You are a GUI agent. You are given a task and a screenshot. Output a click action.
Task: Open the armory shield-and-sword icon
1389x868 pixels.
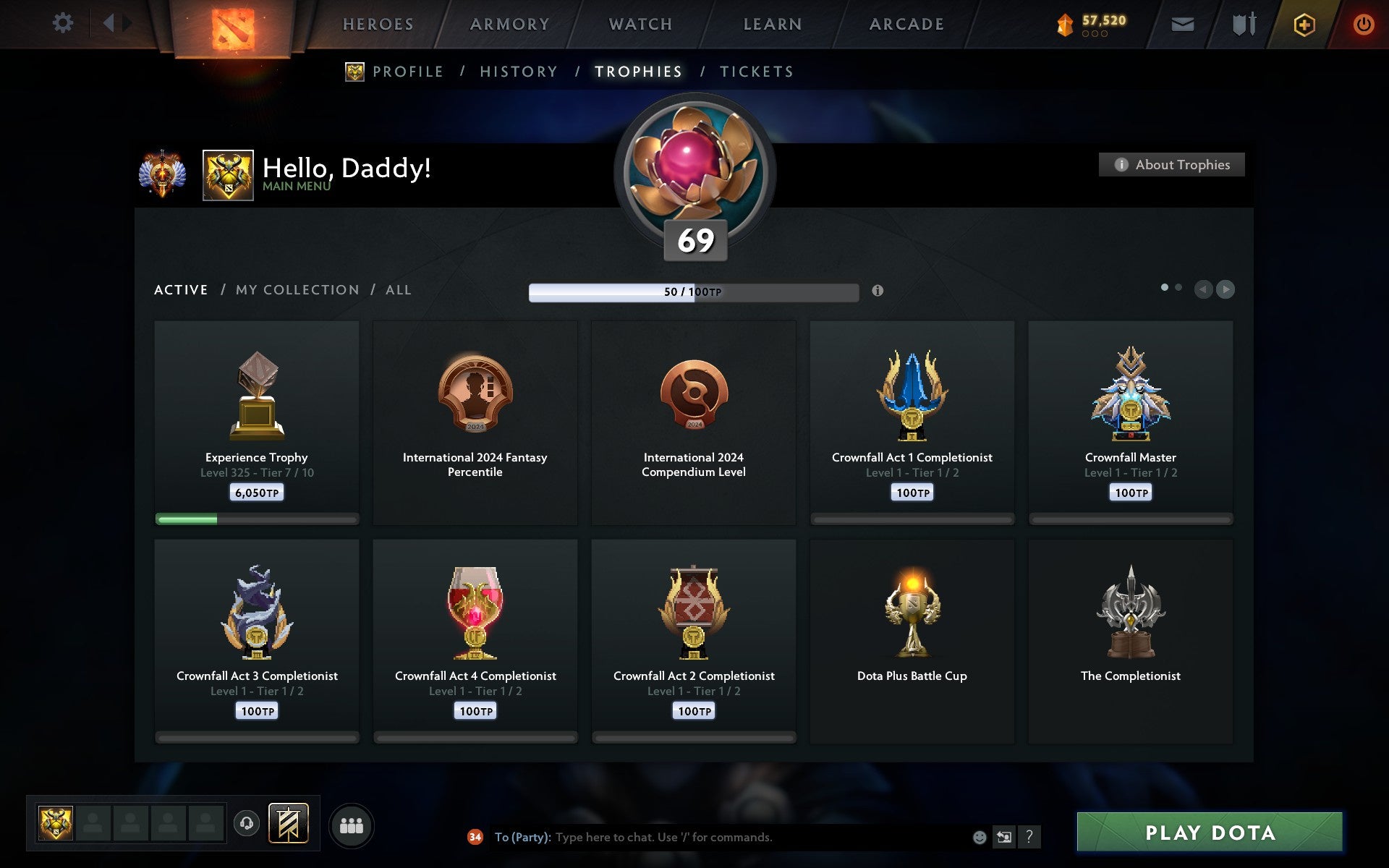coord(1242,24)
